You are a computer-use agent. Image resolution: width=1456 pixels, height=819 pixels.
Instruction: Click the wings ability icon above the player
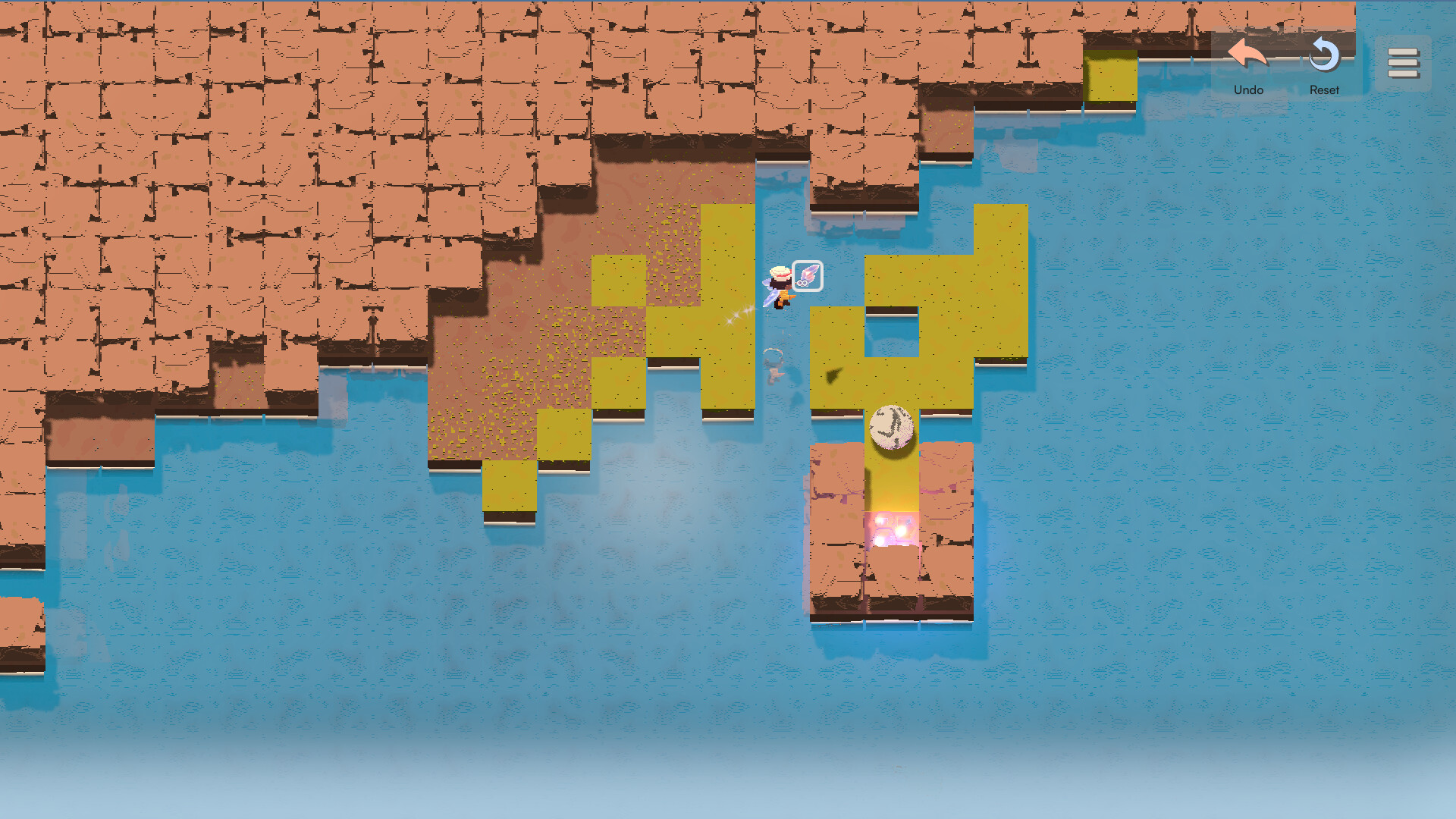point(806,276)
